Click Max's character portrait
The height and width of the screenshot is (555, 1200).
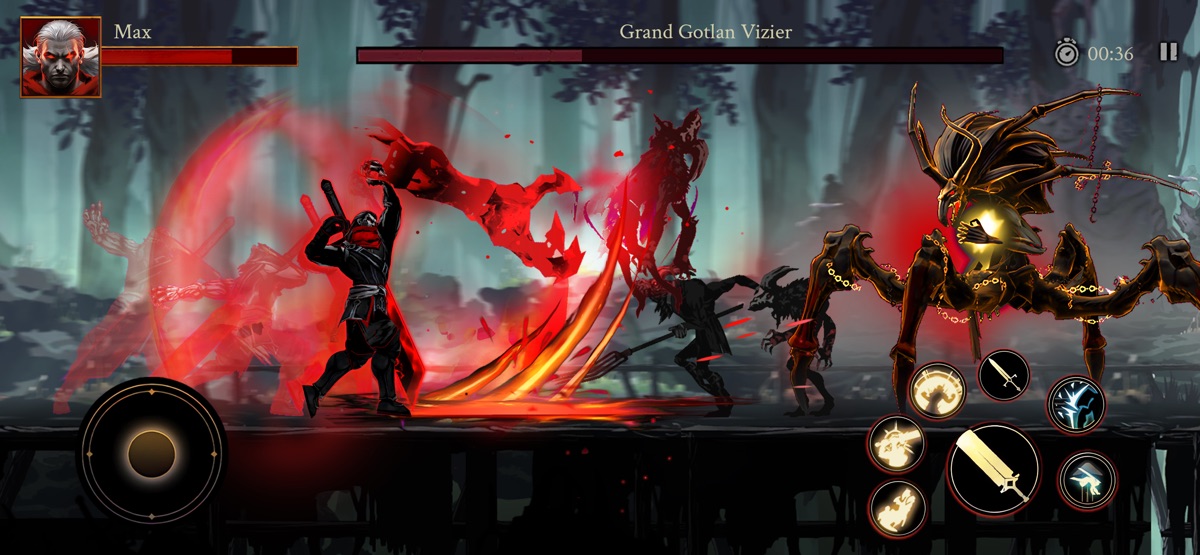(61, 57)
